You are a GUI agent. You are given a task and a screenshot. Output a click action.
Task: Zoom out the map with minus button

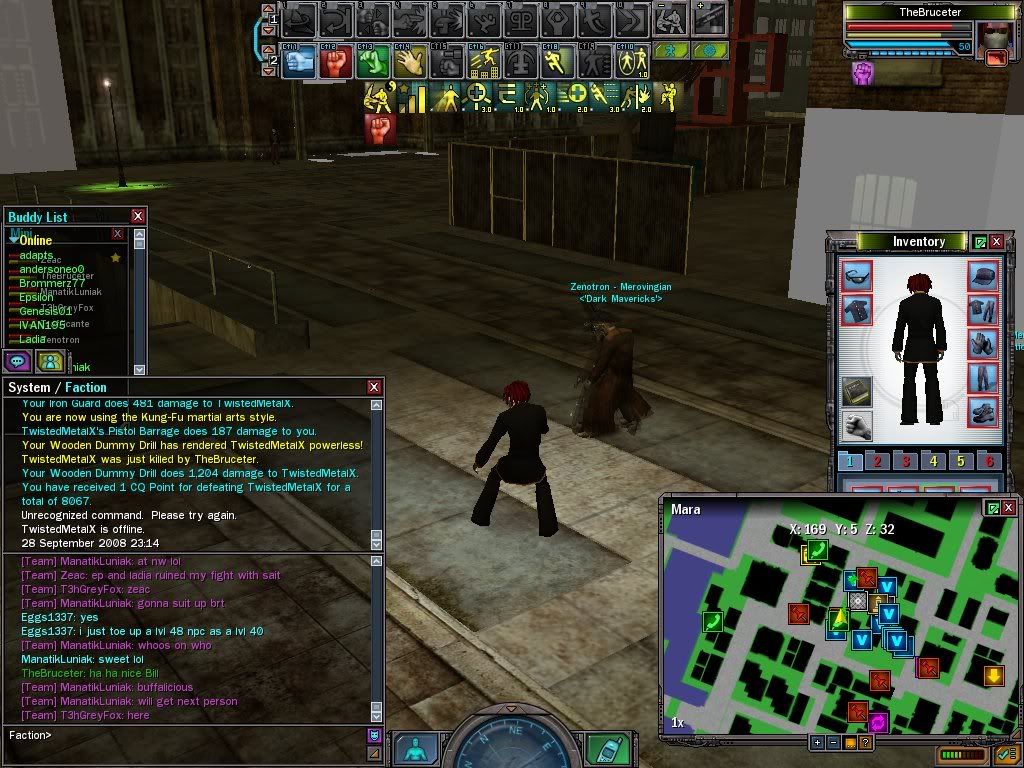[833, 742]
